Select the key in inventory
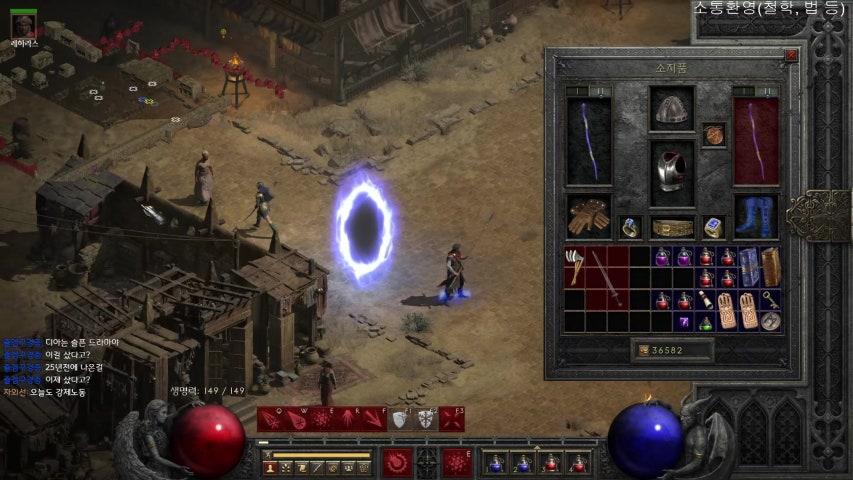The image size is (853, 480). pyautogui.click(x=771, y=300)
